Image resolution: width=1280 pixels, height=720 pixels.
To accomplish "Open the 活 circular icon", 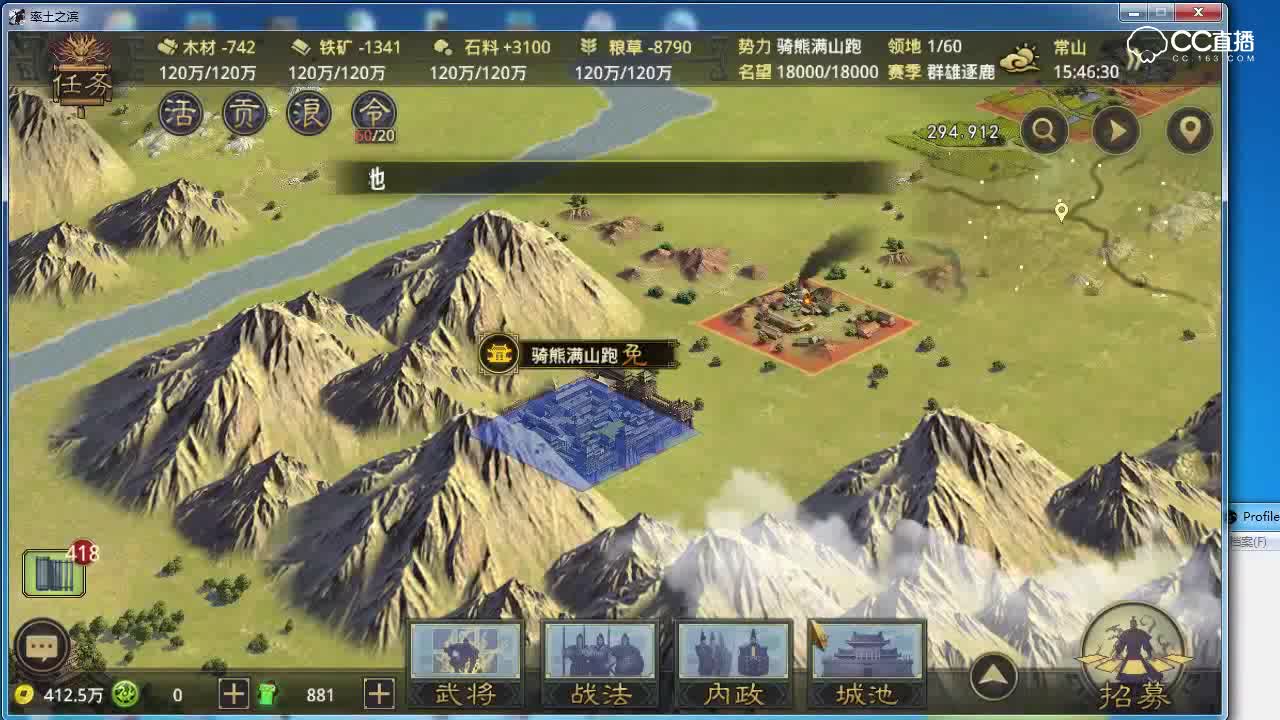I will 179,114.
